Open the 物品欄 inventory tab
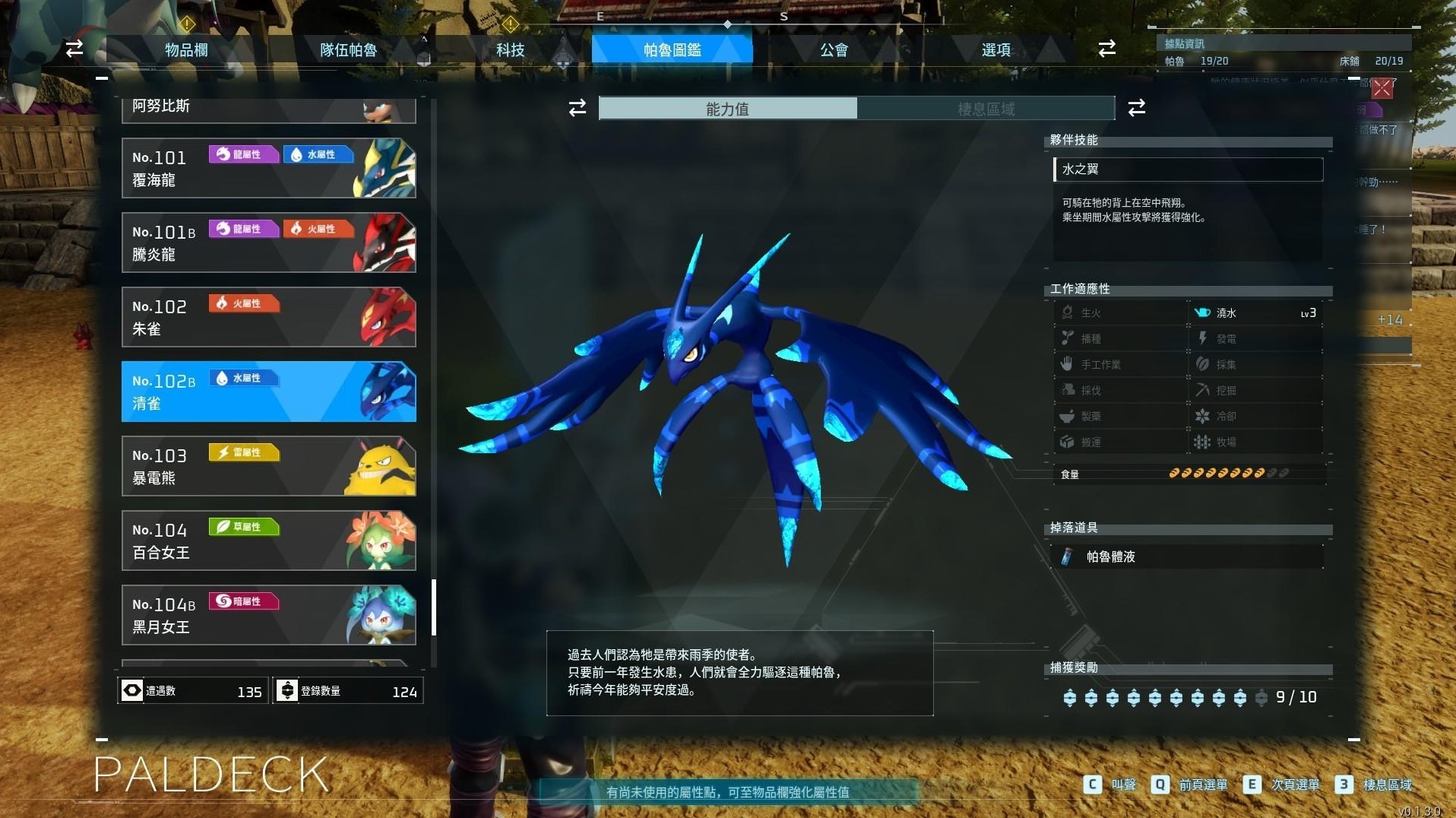The height and width of the screenshot is (818, 1456). (x=185, y=49)
